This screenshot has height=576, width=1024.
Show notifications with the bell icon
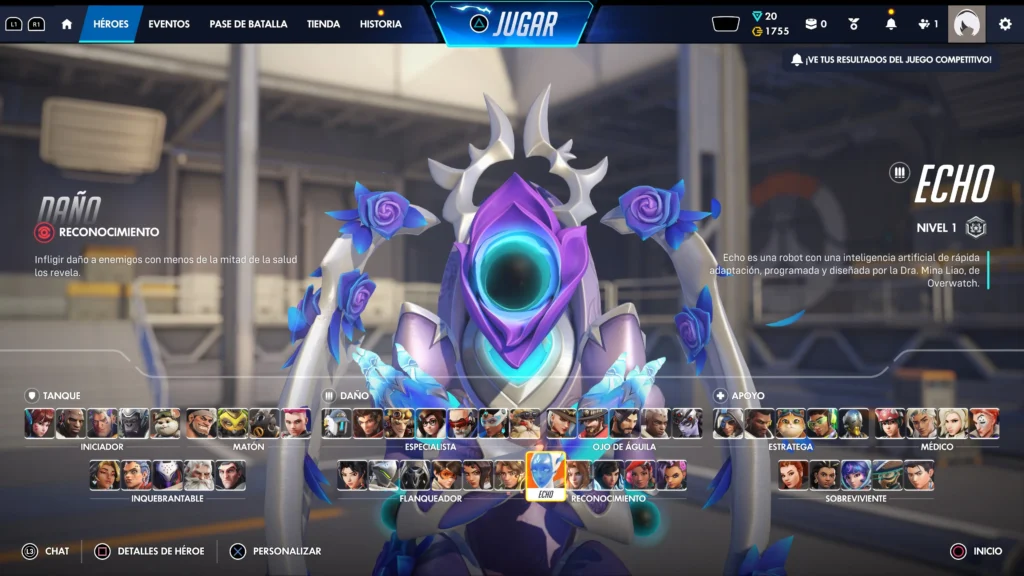(891, 24)
